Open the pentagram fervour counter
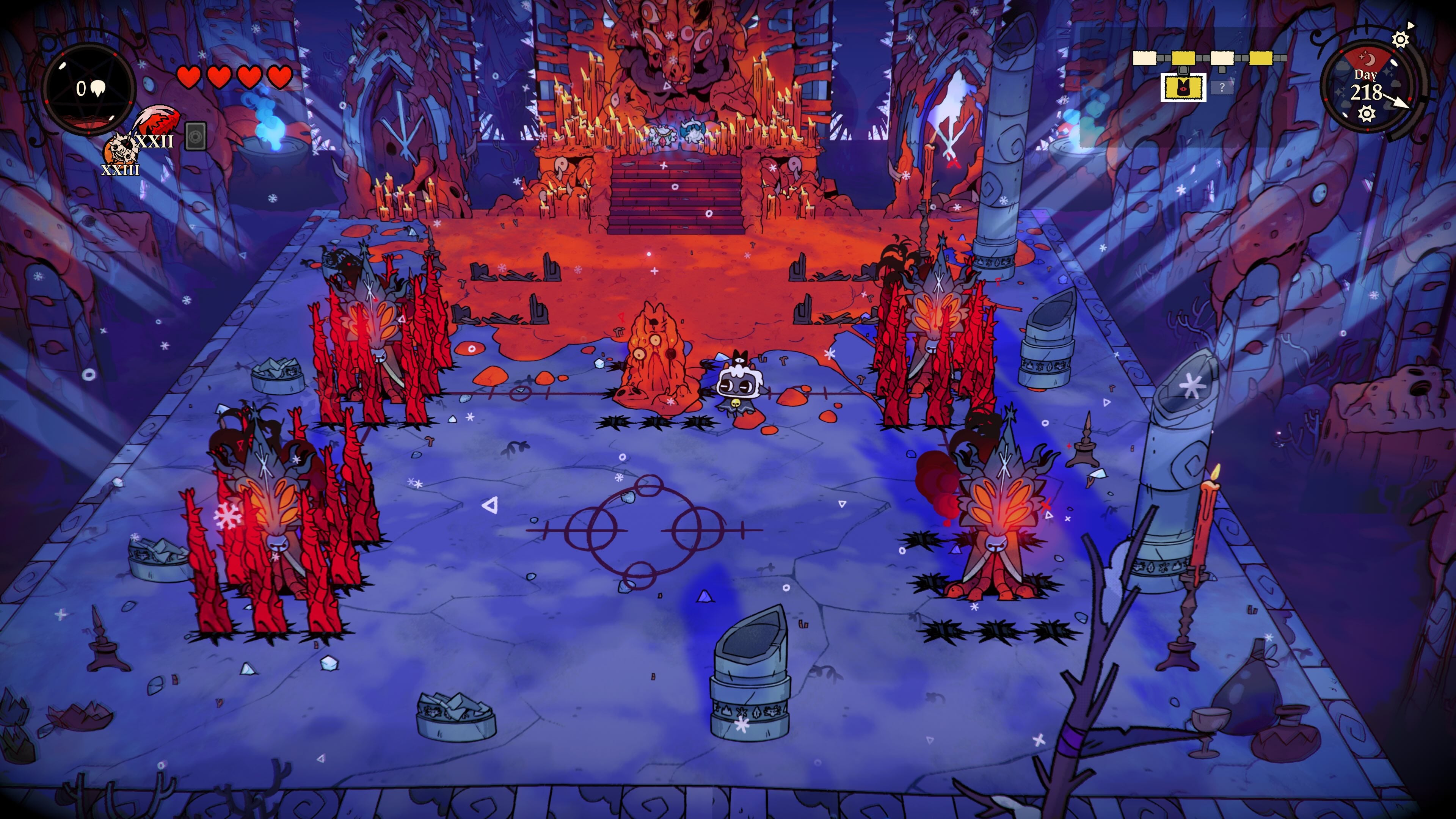Image resolution: width=1456 pixels, height=819 pixels. [90, 89]
